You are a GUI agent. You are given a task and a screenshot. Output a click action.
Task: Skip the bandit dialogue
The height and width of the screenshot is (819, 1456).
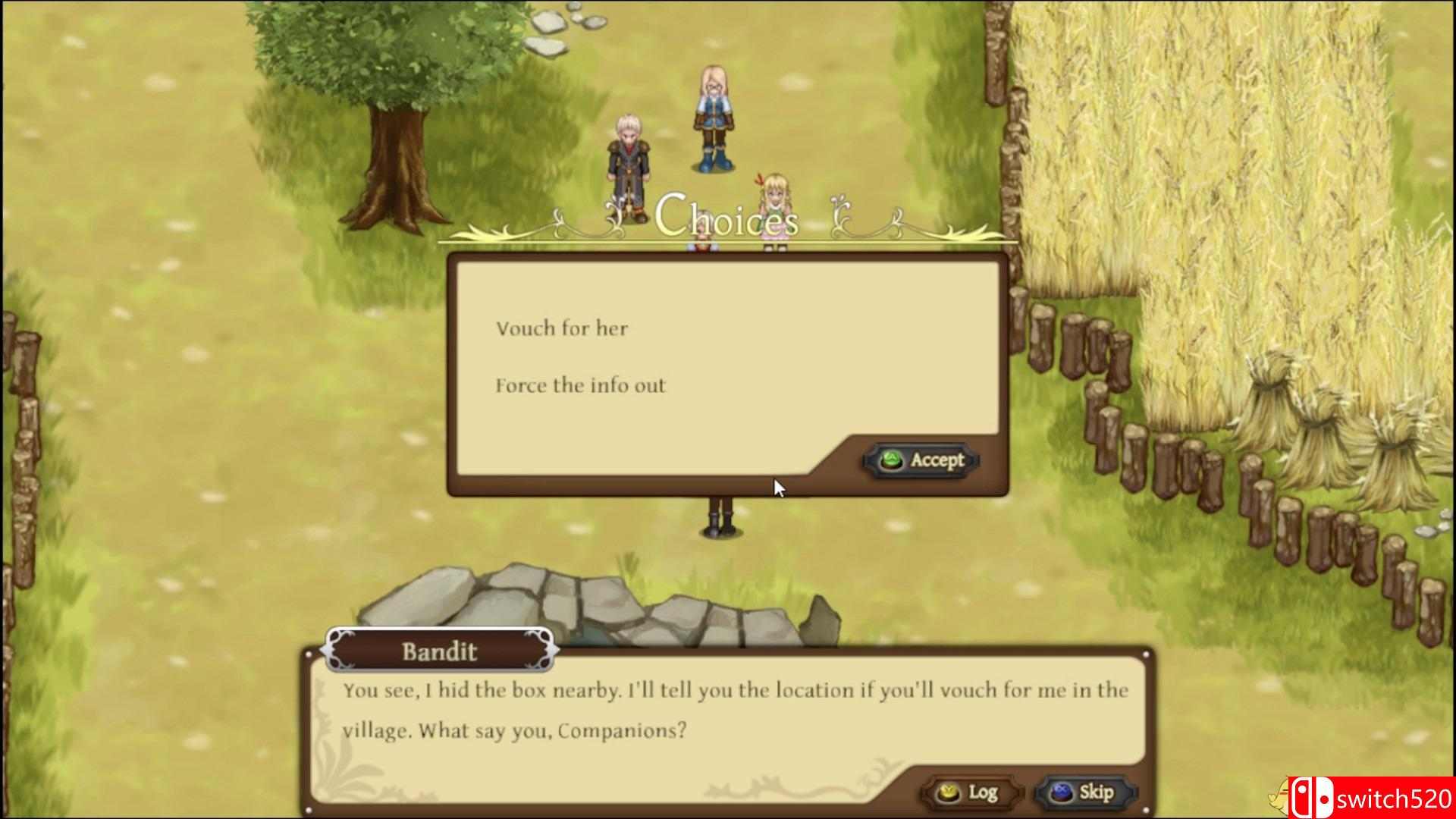1084,792
